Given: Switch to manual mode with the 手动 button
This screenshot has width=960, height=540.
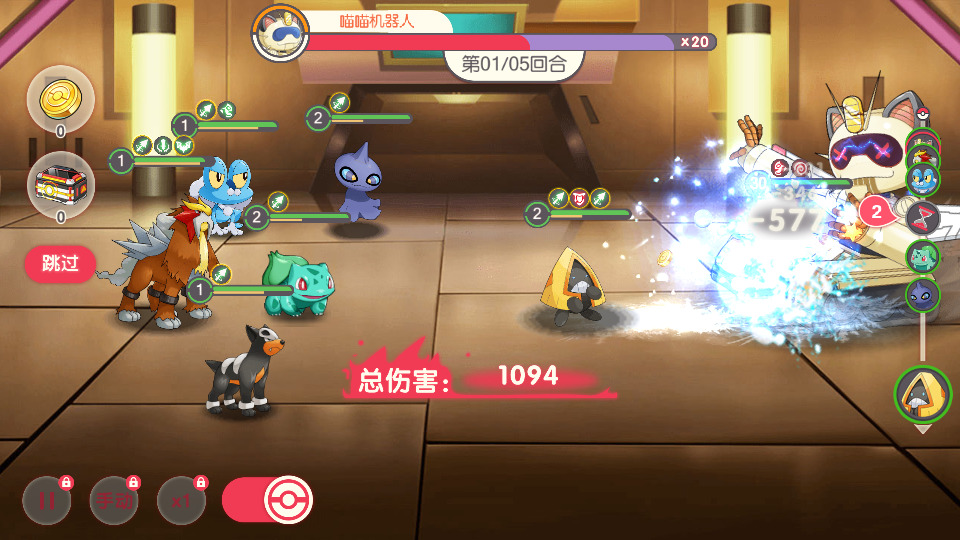Looking at the screenshot, I should (114, 501).
